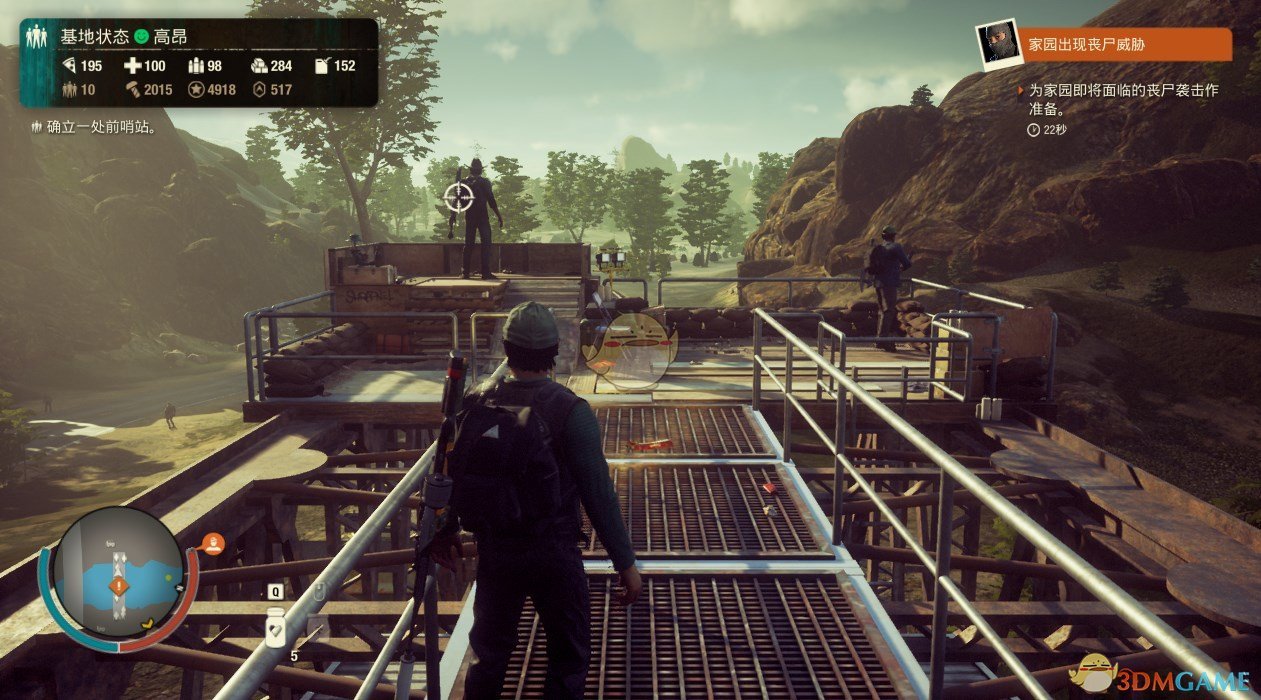Select the building materials resource icon
Screen dimensions: 1261x700
pos(258,66)
